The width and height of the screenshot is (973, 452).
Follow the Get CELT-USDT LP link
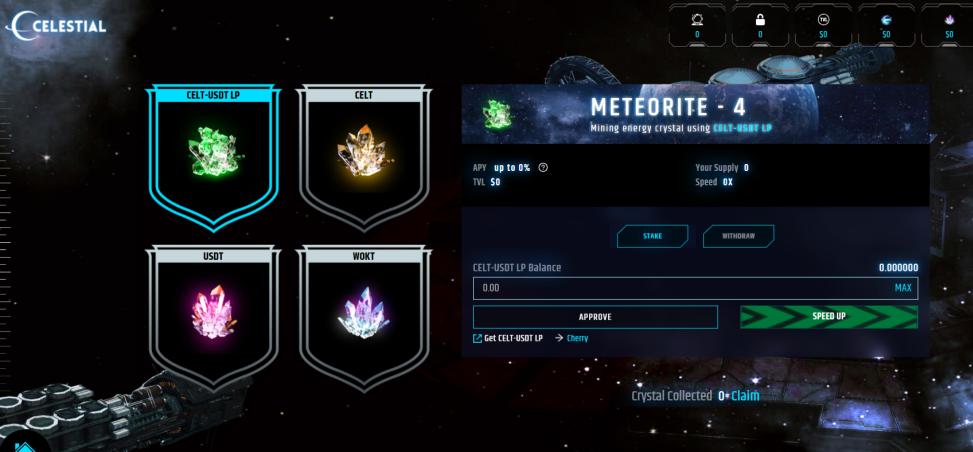(508, 338)
